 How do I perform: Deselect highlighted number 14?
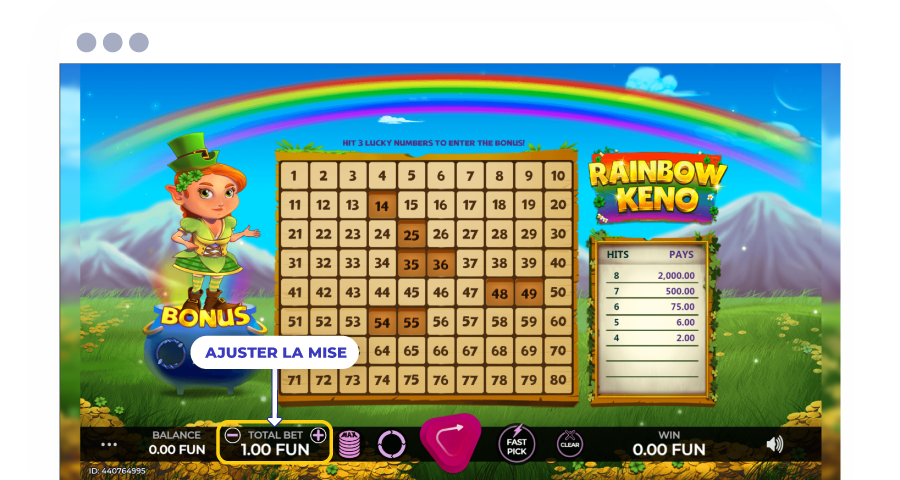381,207
